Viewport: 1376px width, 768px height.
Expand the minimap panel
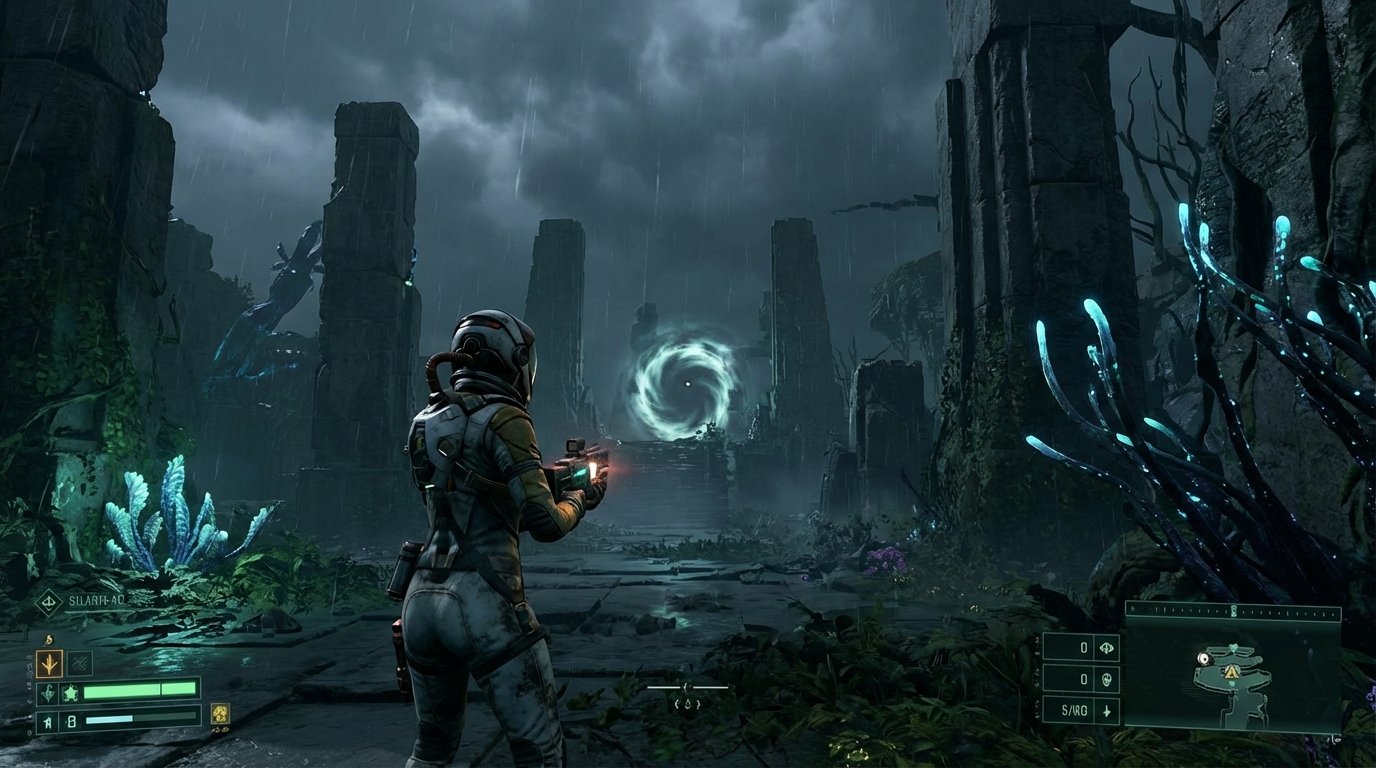click(x=1235, y=665)
